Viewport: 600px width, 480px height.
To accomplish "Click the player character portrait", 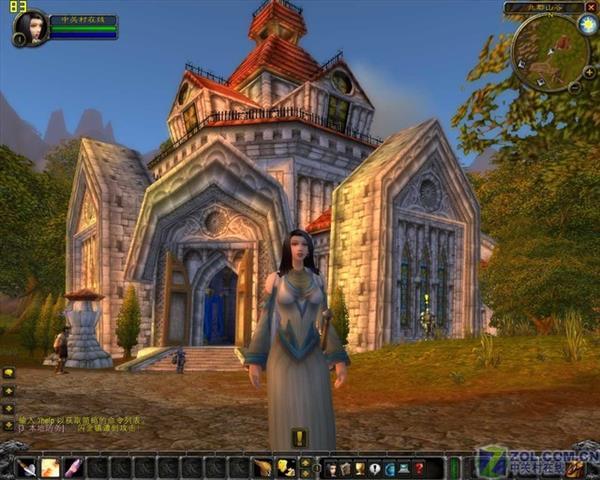I will coord(29,25).
